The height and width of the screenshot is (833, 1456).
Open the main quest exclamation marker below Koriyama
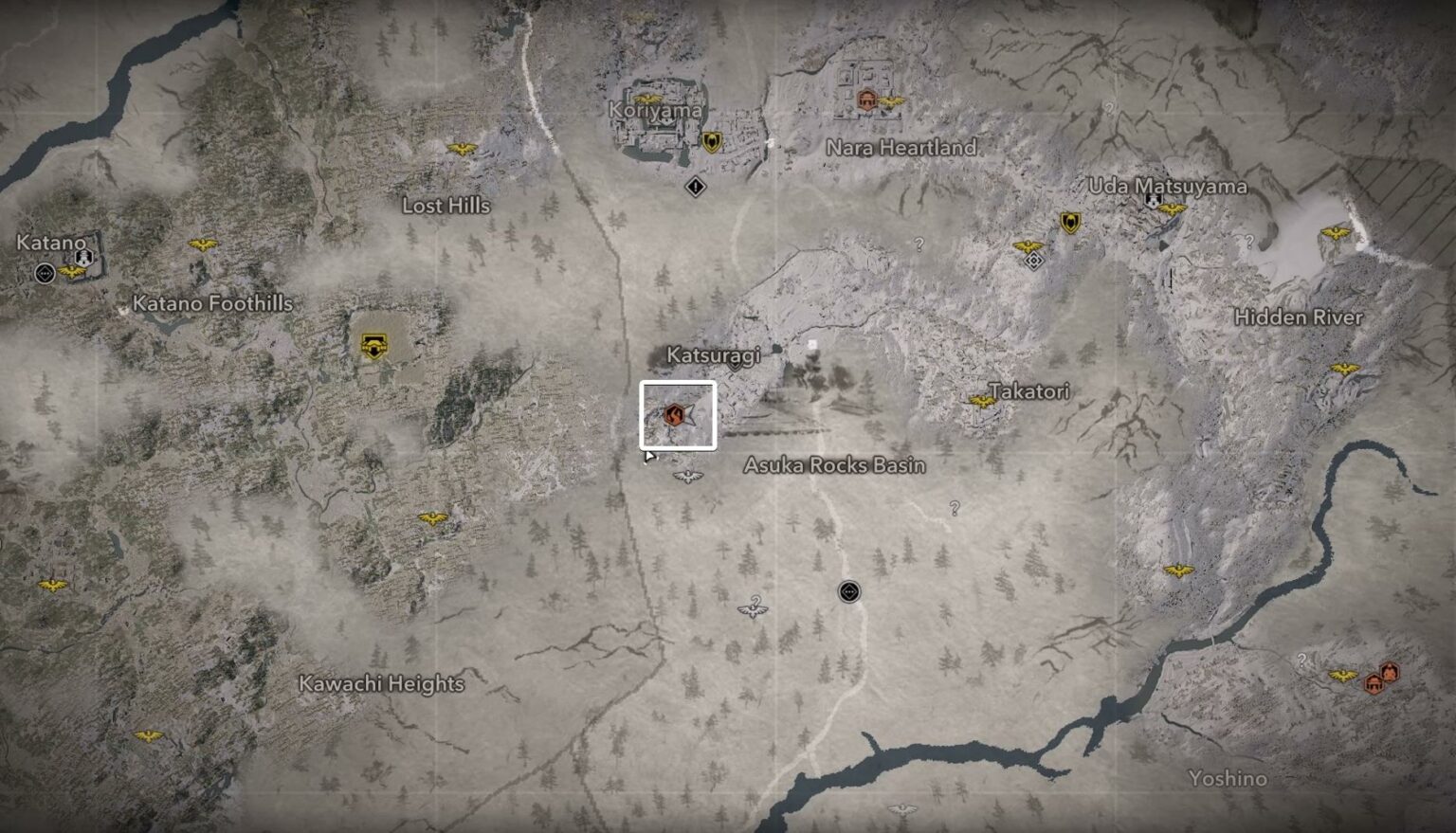(695, 188)
